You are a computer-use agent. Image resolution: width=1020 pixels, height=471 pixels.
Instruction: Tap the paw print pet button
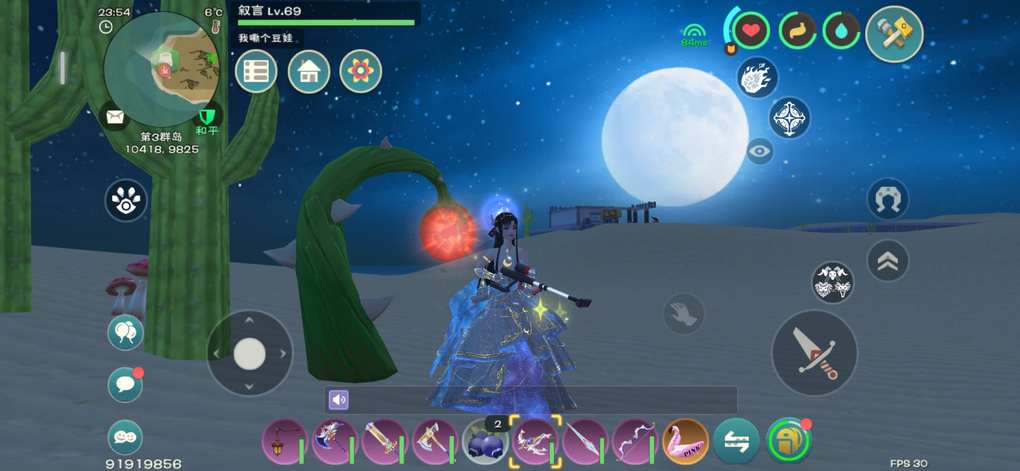click(x=126, y=200)
